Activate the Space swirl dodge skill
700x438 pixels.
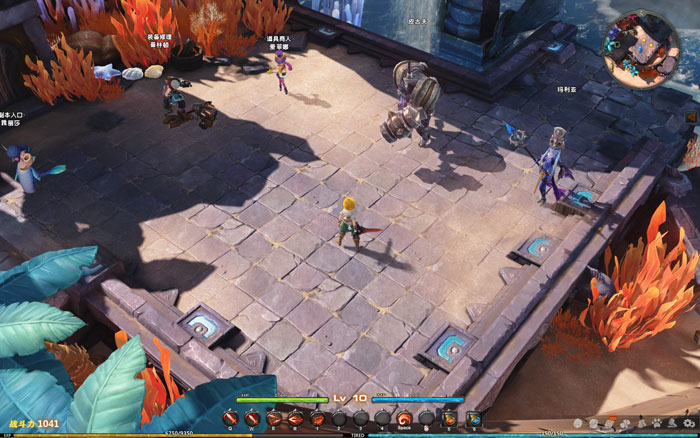pos(404,418)
